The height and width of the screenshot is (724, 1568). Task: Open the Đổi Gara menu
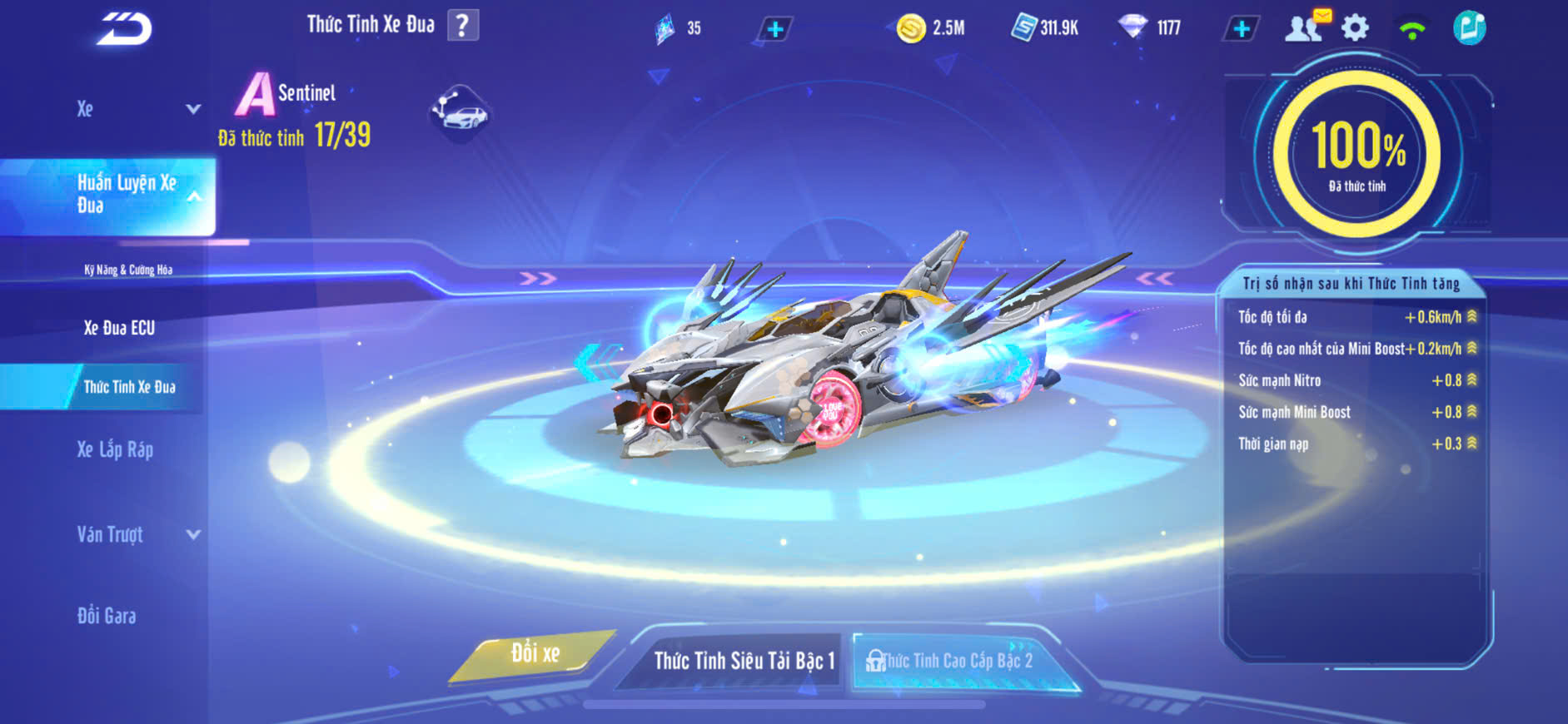pyautogui.click(x=107, y=616)
